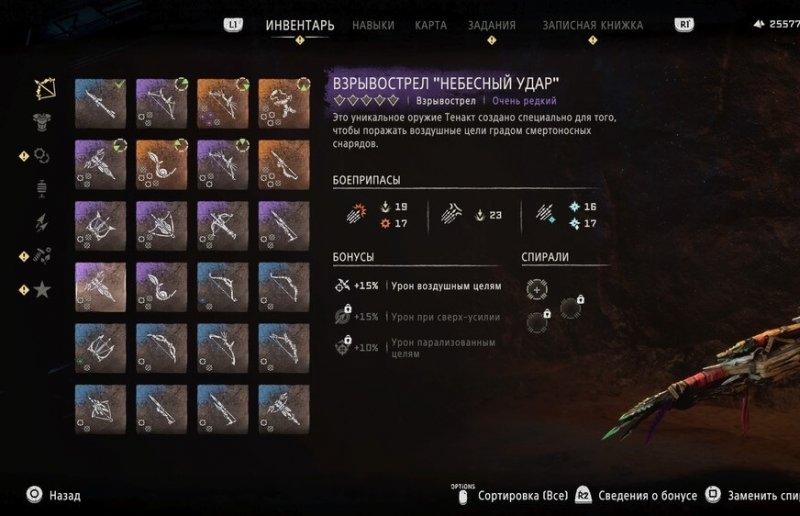The image size is (800, 516).
Task: Select the spear weapon slot with green checkmark
Action: [x=100, y=104]
